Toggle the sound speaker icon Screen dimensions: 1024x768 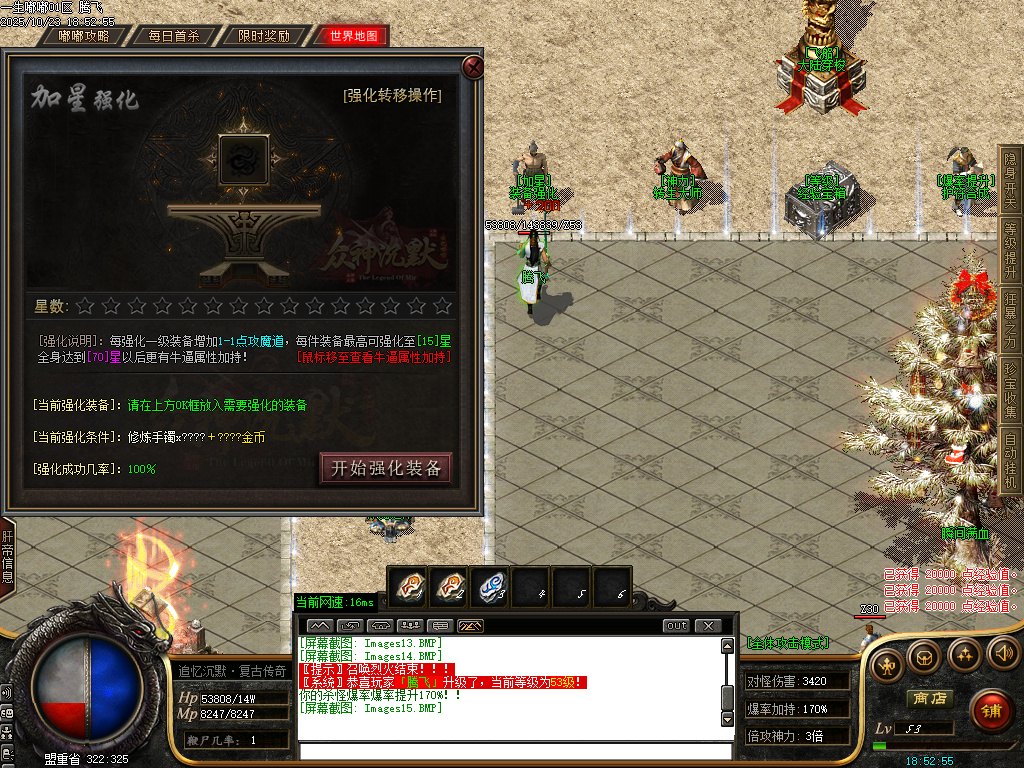[1003, 654]
